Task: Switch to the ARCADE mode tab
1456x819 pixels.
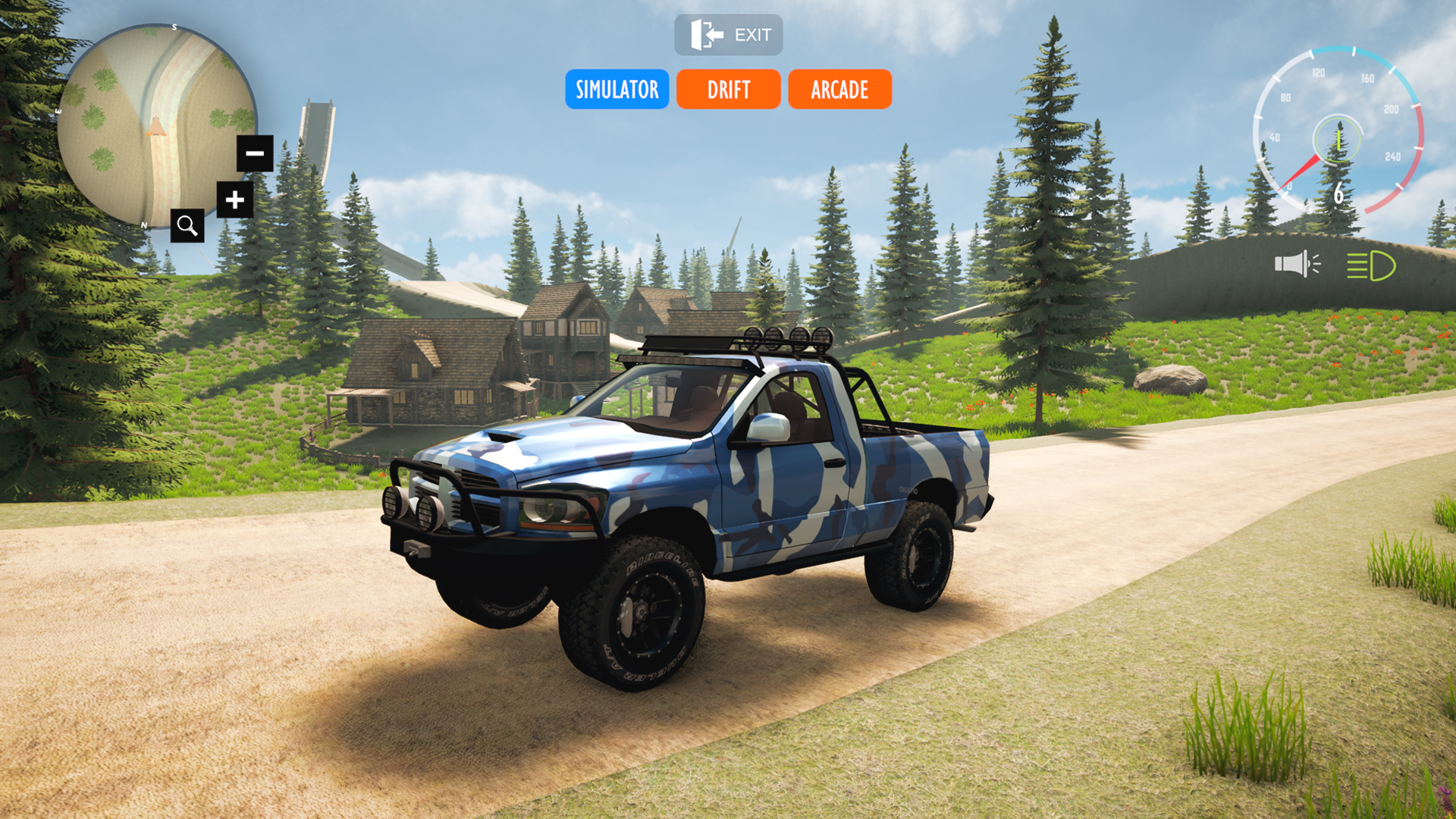Action: coord(839,89)
